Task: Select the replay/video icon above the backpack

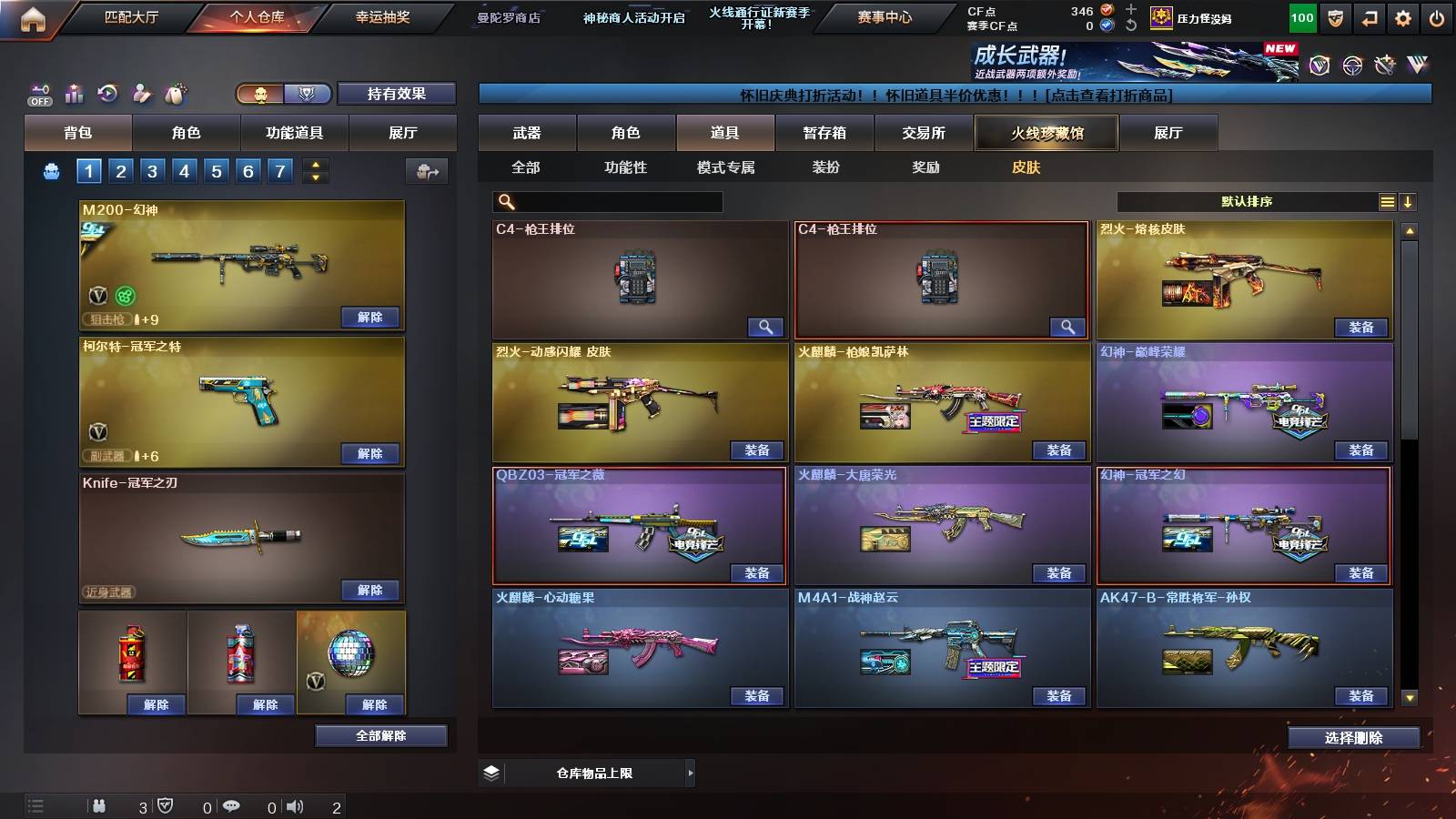Action: [108, 93]
